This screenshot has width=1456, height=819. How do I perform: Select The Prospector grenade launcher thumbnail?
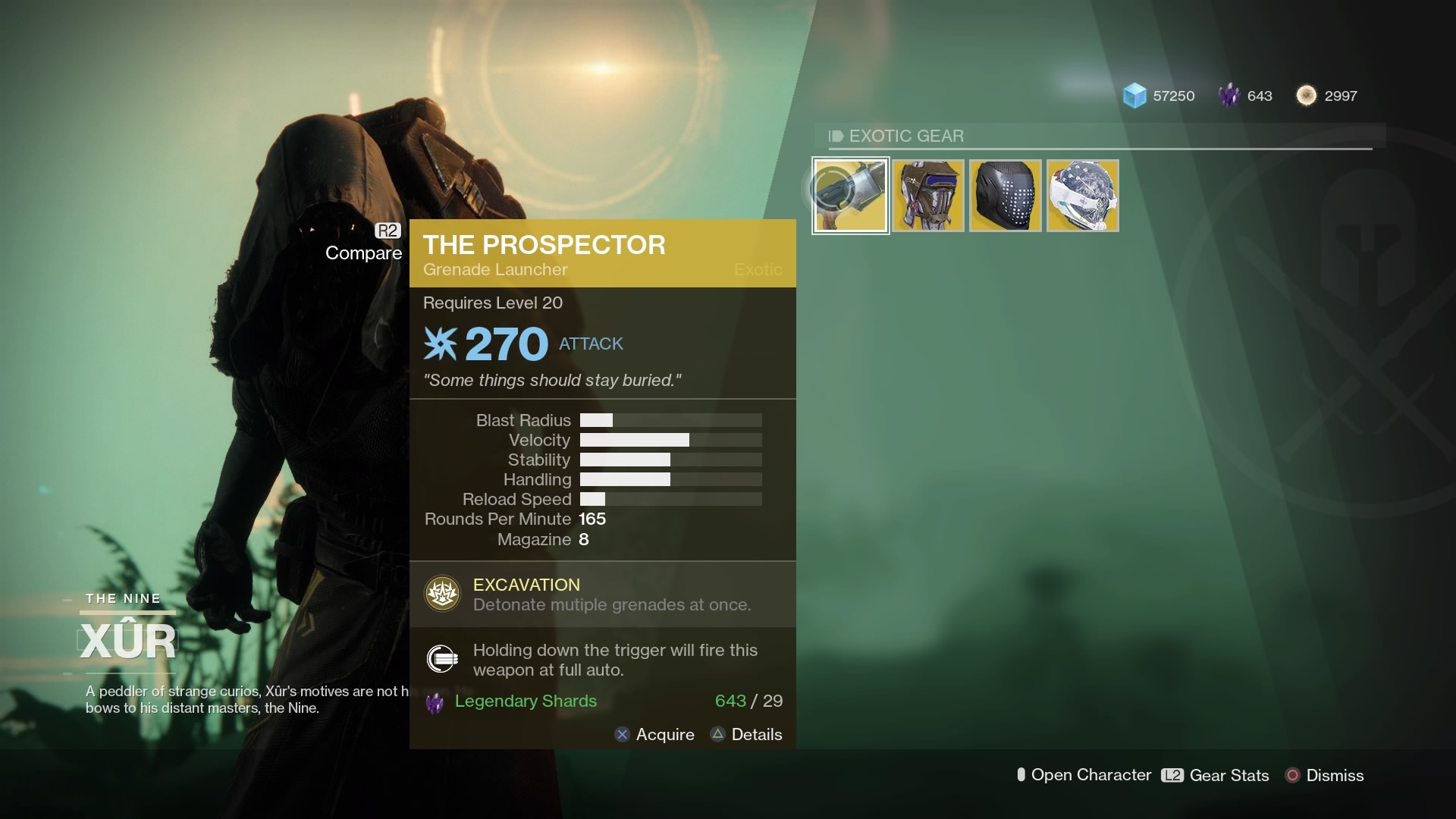tap(850, 195)
